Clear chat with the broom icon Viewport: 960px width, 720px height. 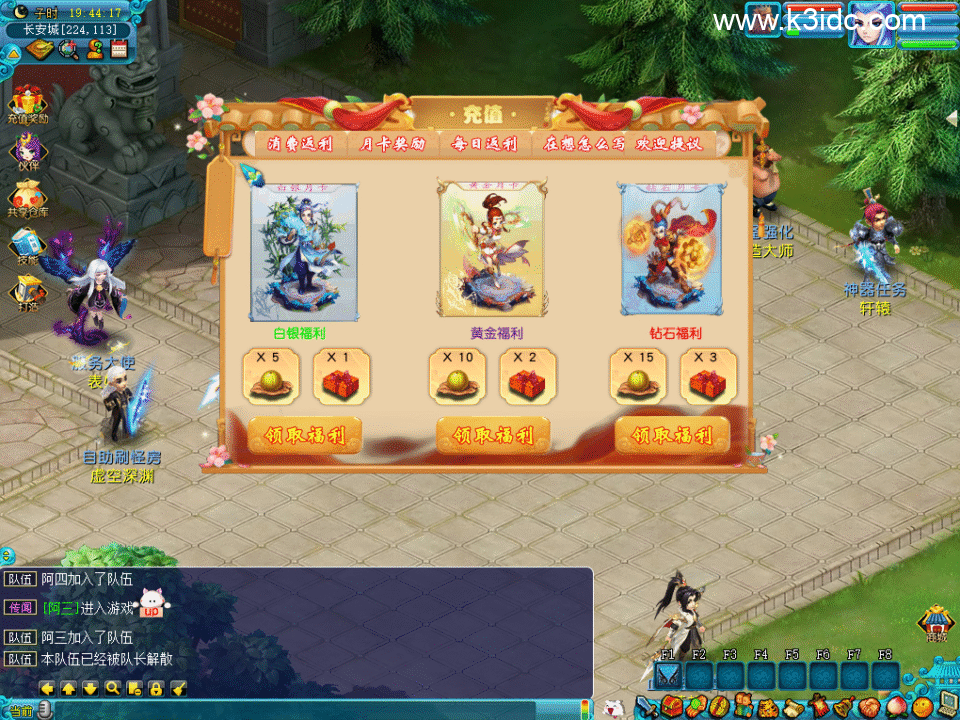click(x=178, y=688)
